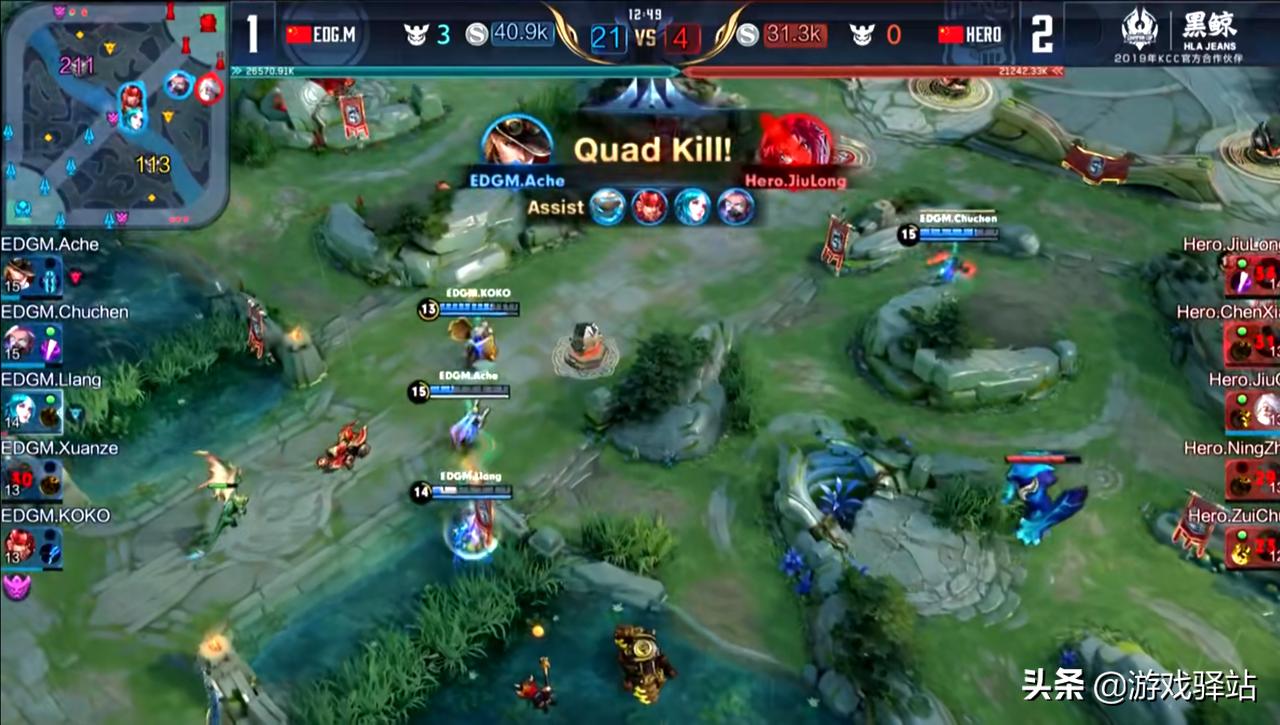
Task: Click the first assist icon under Quad Kill
Action: coord(607,207)
